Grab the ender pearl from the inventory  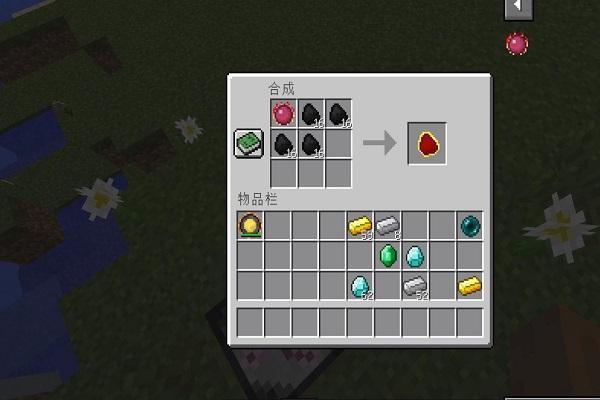[x=470, y=225]
